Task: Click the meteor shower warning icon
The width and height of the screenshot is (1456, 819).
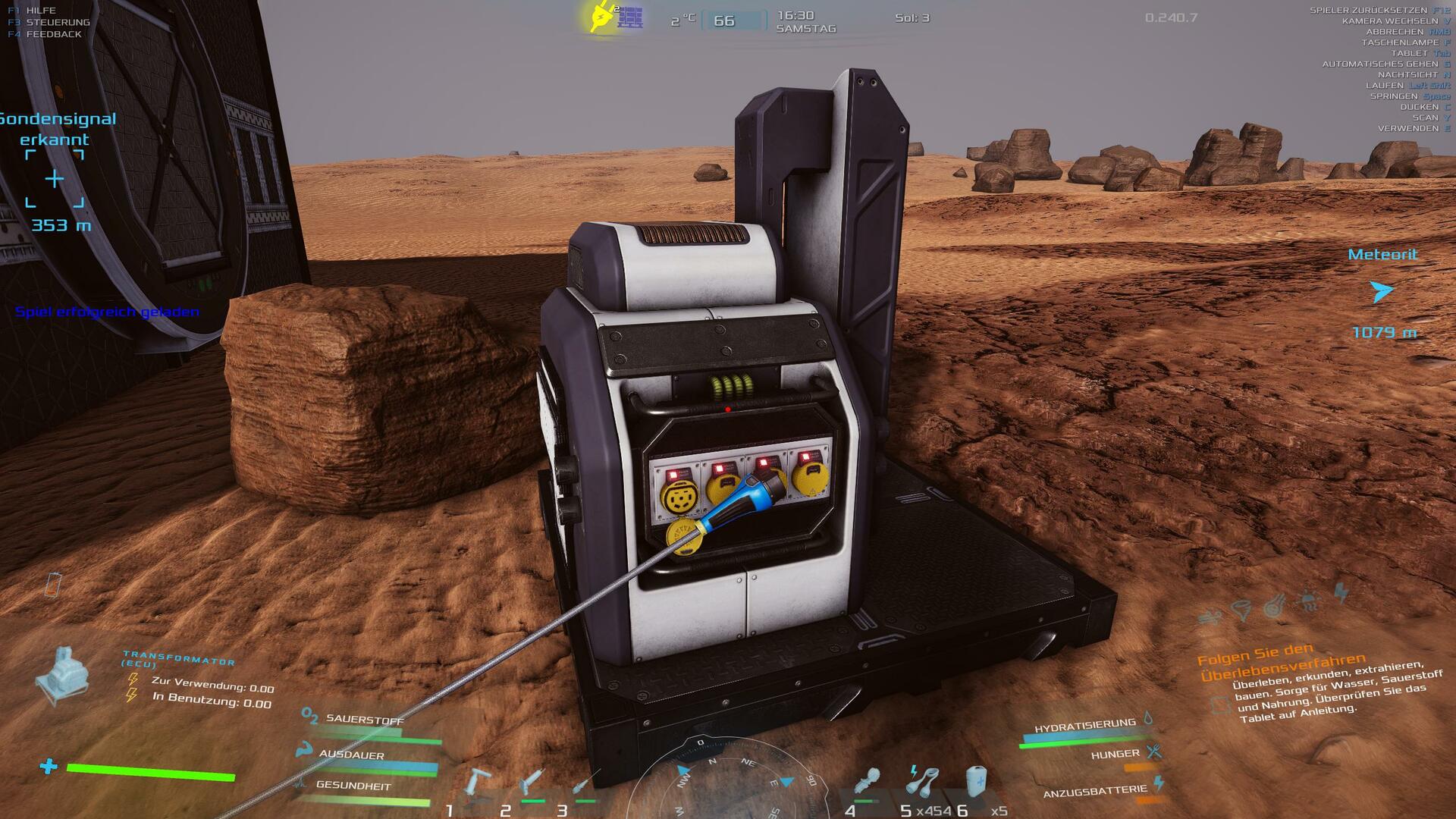Action: [1275, 606]
